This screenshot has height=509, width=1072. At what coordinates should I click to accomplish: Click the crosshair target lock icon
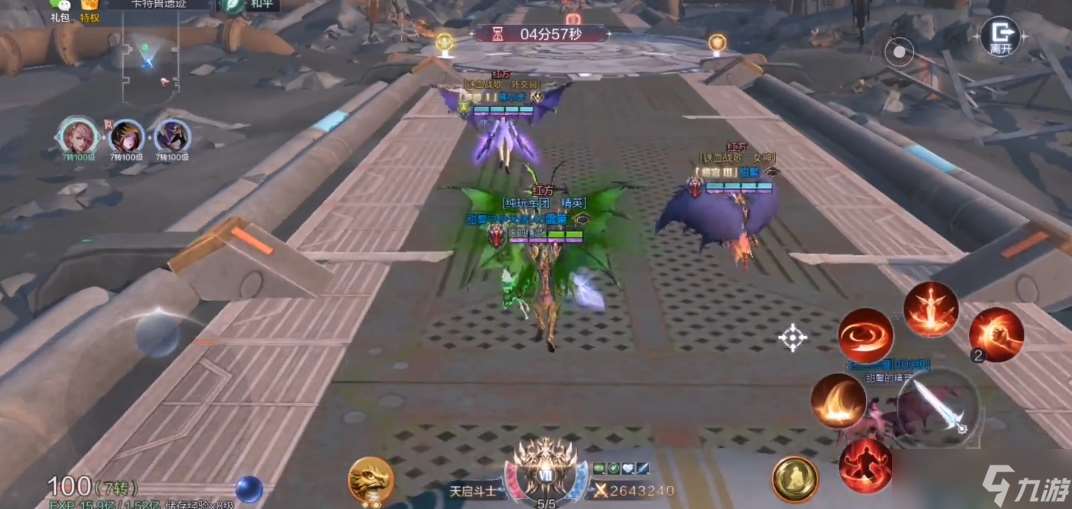click(x=793, y=338)
